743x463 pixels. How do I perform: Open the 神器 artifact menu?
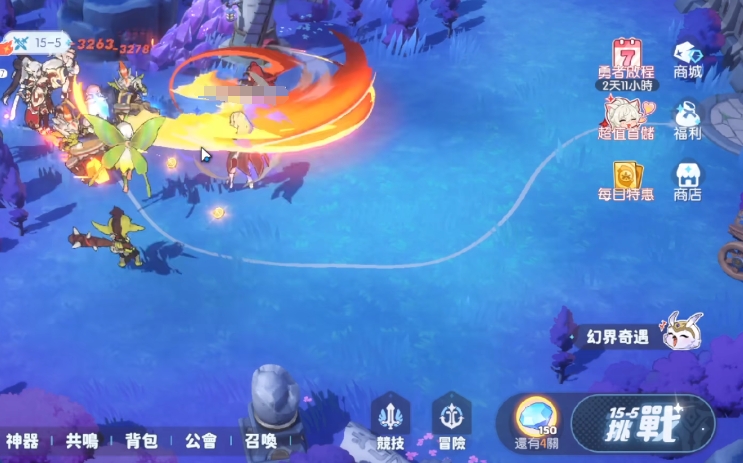click(x=22, y=440)
